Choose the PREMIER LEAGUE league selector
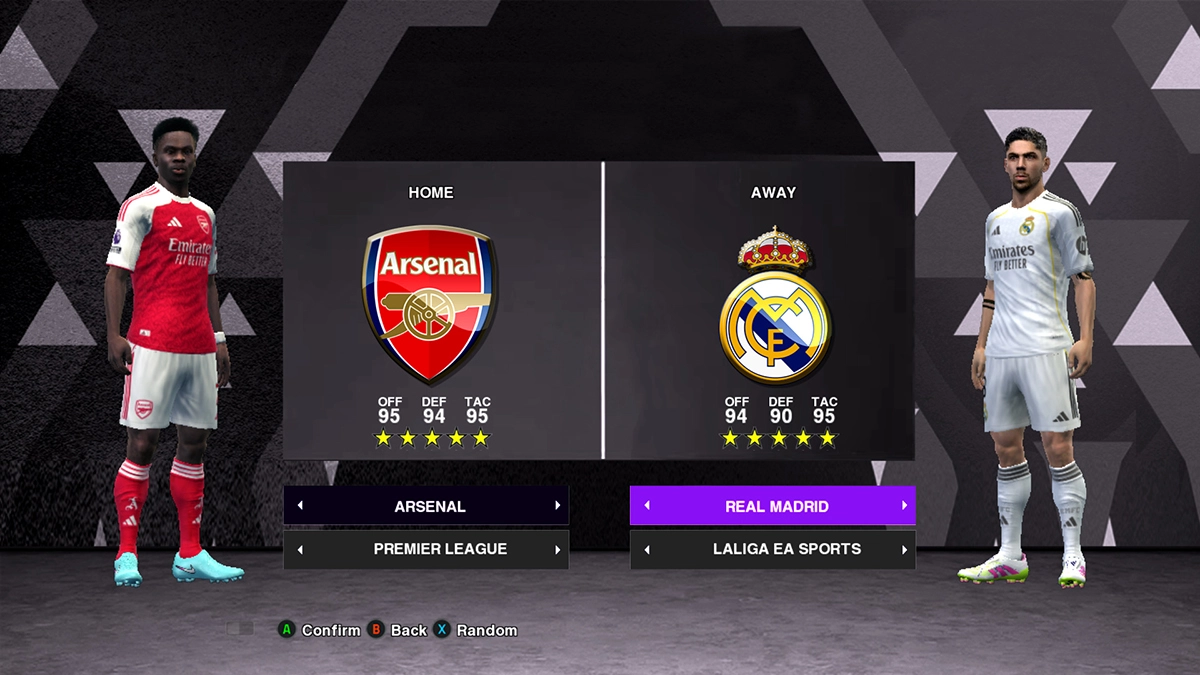Viewport: 1200px width, 675px height. pyautogui.click(x=439, y=549)
